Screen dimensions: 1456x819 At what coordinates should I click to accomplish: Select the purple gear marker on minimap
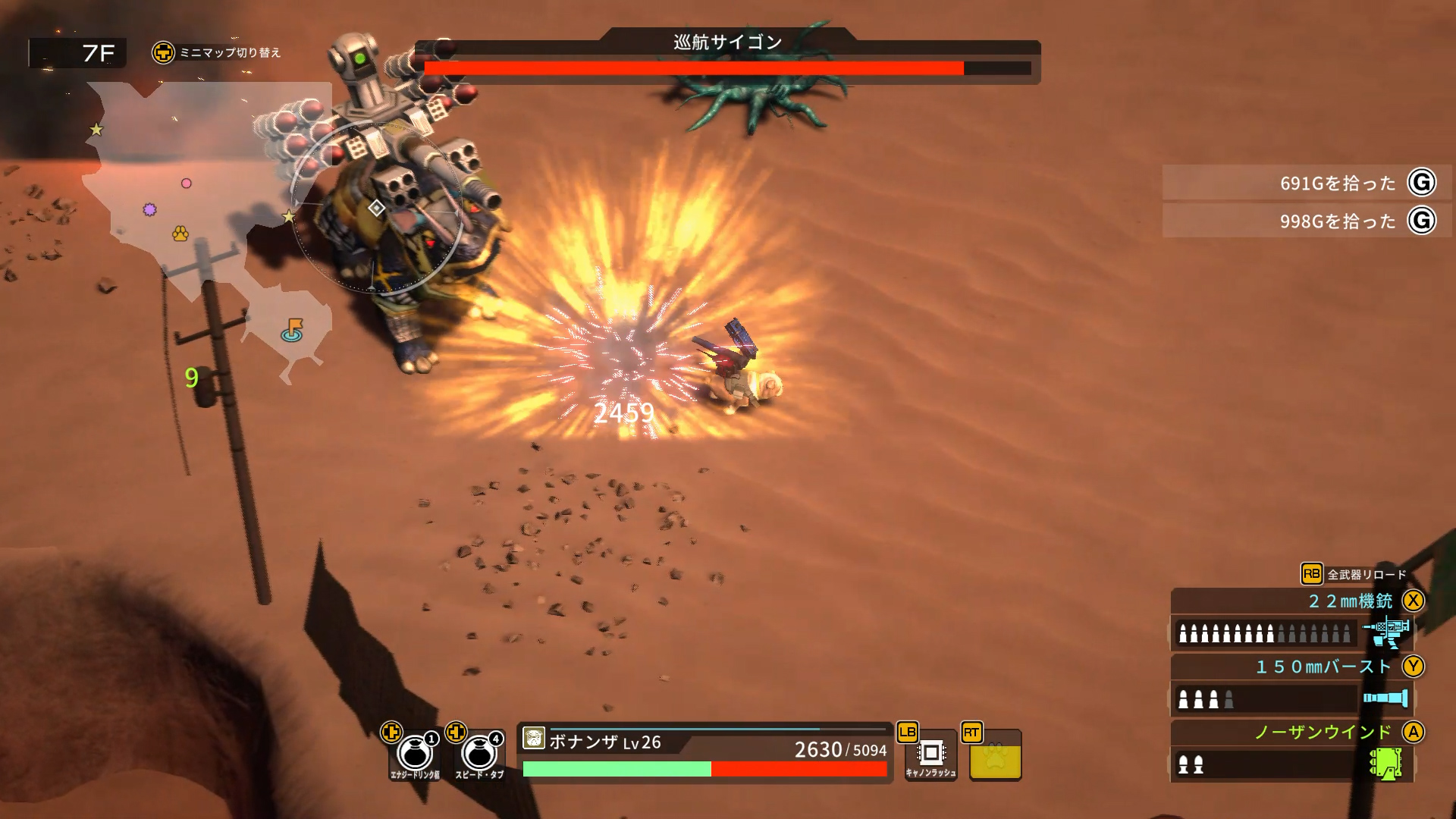coord(150,209)
